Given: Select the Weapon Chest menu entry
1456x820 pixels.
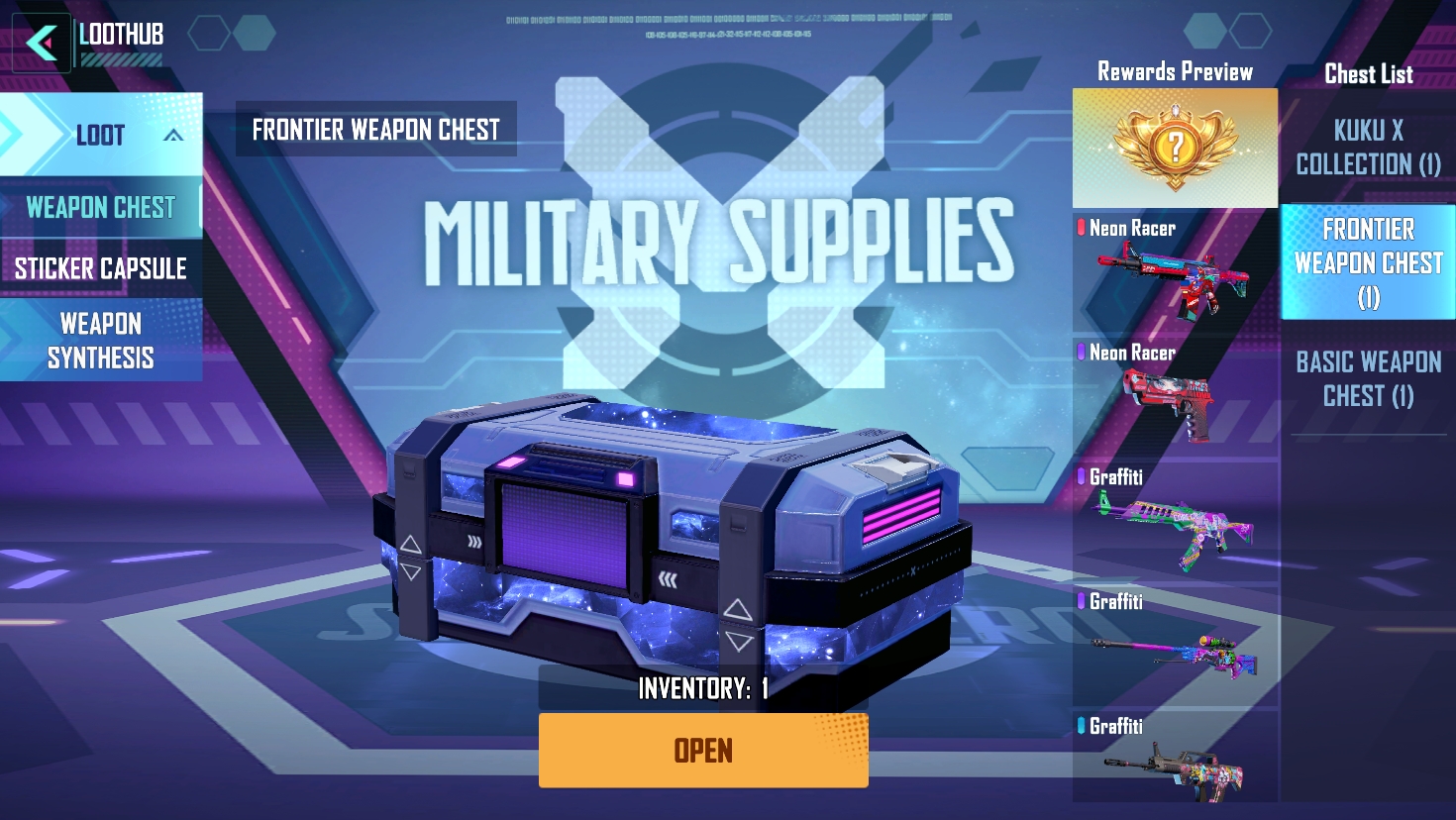Looking at the screenshot, I should coord(100,208).
